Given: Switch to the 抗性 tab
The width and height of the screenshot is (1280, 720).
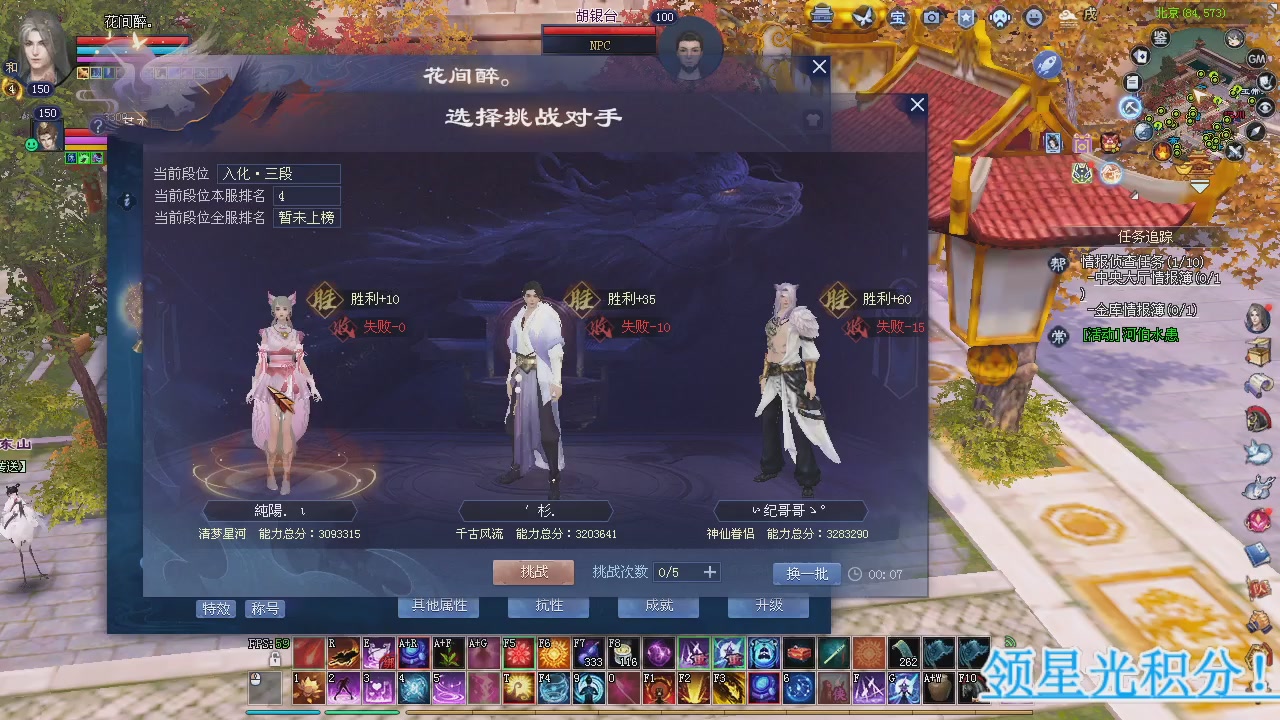Looking at the screenshot, I should pos(548,606).
